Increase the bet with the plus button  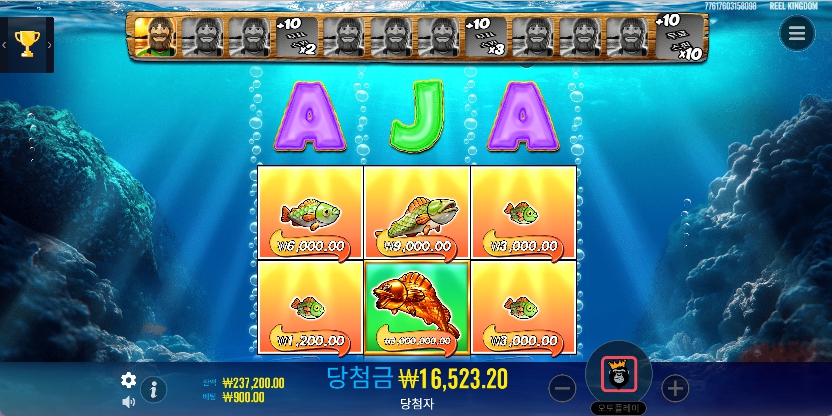(x=675, y=388)
